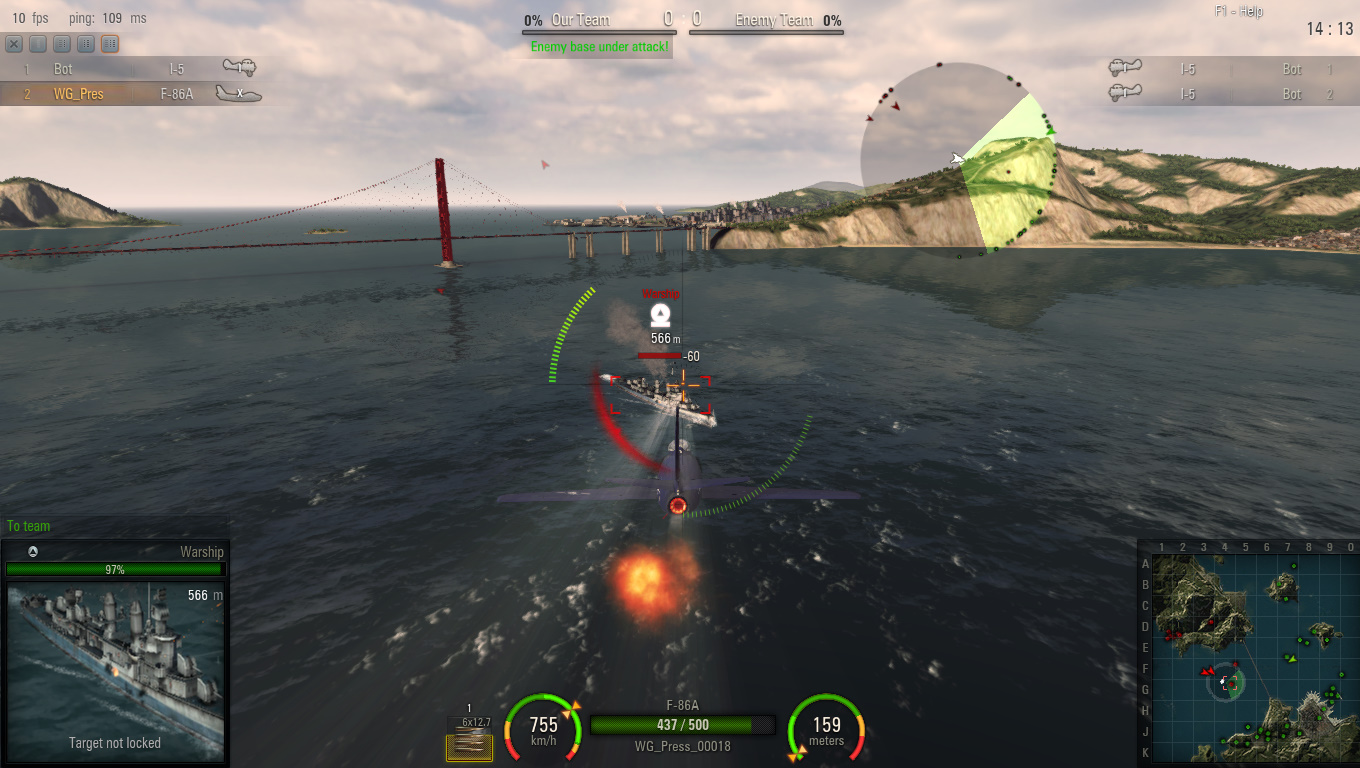This screenshot has height=768, width=1360.
Task: Select enemy Bot 1 in the enemy list
Action: pos(1228,69)
